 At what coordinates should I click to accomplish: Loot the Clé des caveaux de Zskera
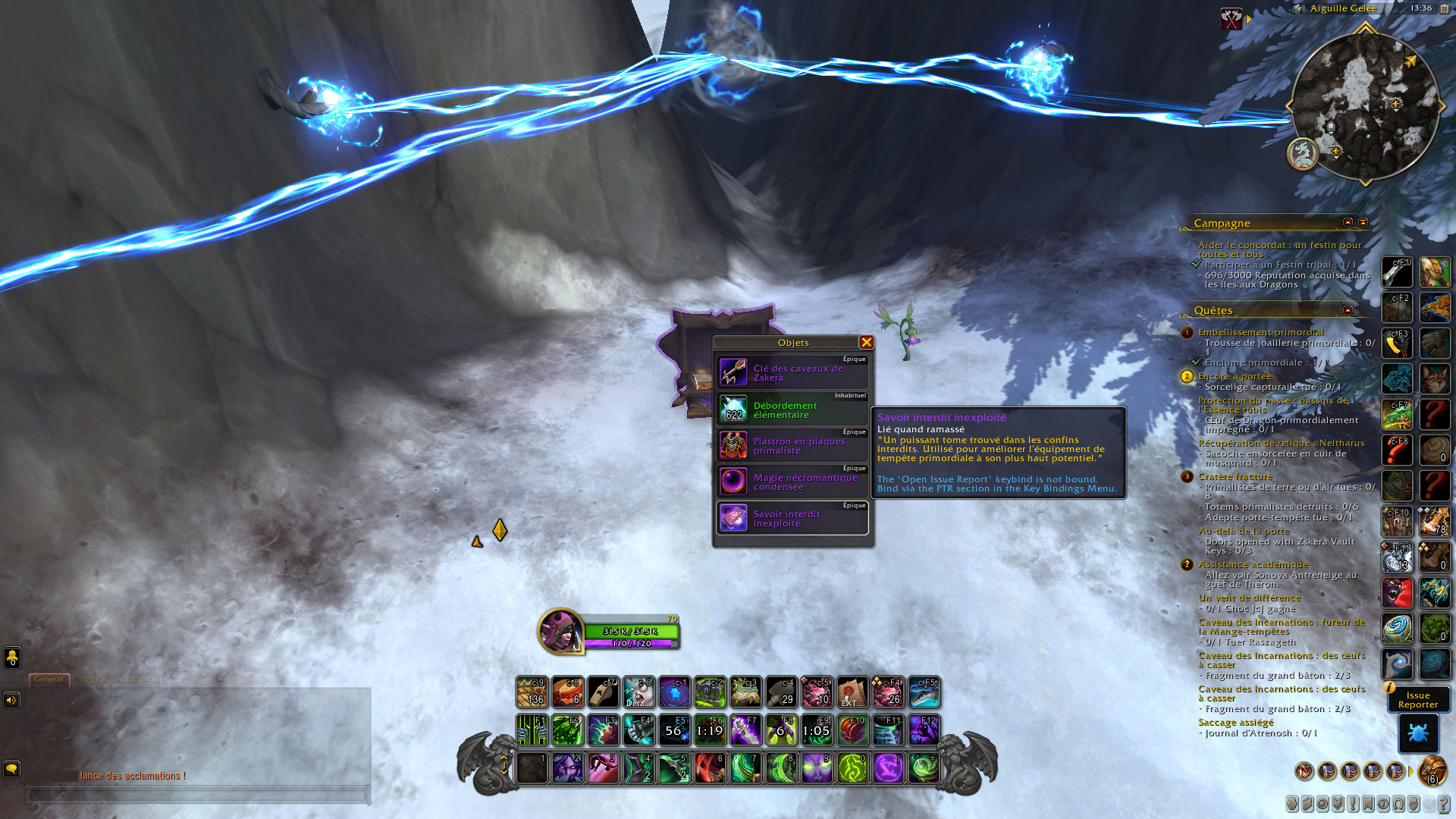click(x=792, y=373)
